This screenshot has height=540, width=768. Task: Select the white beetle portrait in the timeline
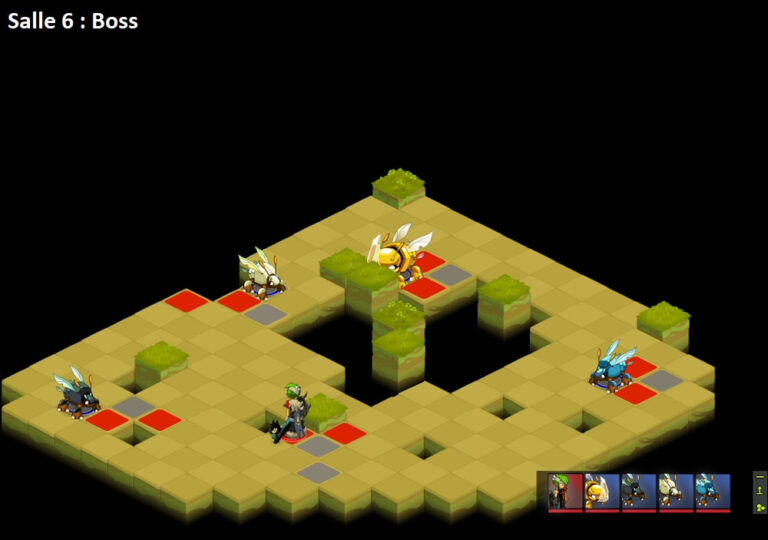tap(676, 492)
